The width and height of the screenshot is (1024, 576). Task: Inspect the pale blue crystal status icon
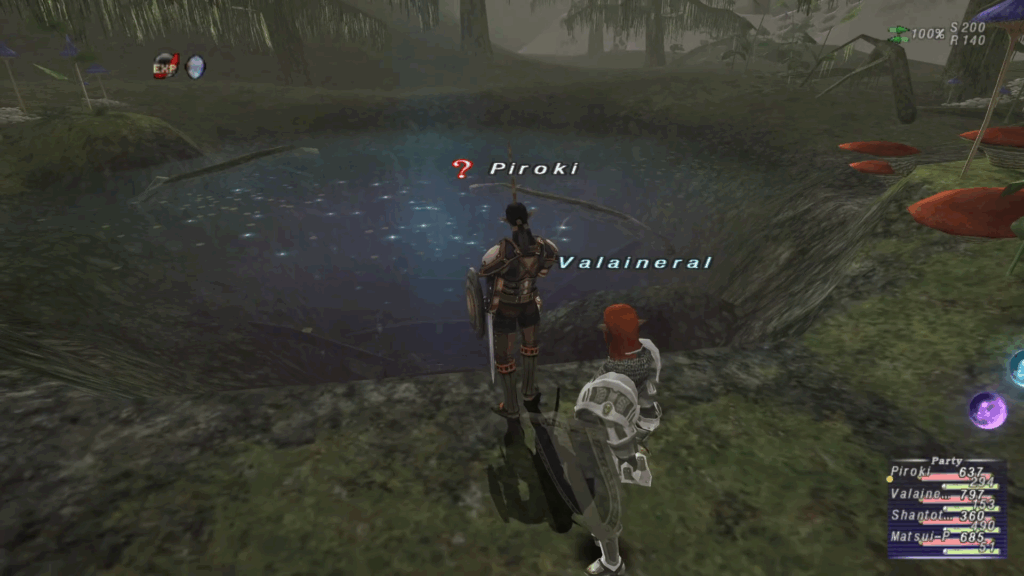point(195,66)
